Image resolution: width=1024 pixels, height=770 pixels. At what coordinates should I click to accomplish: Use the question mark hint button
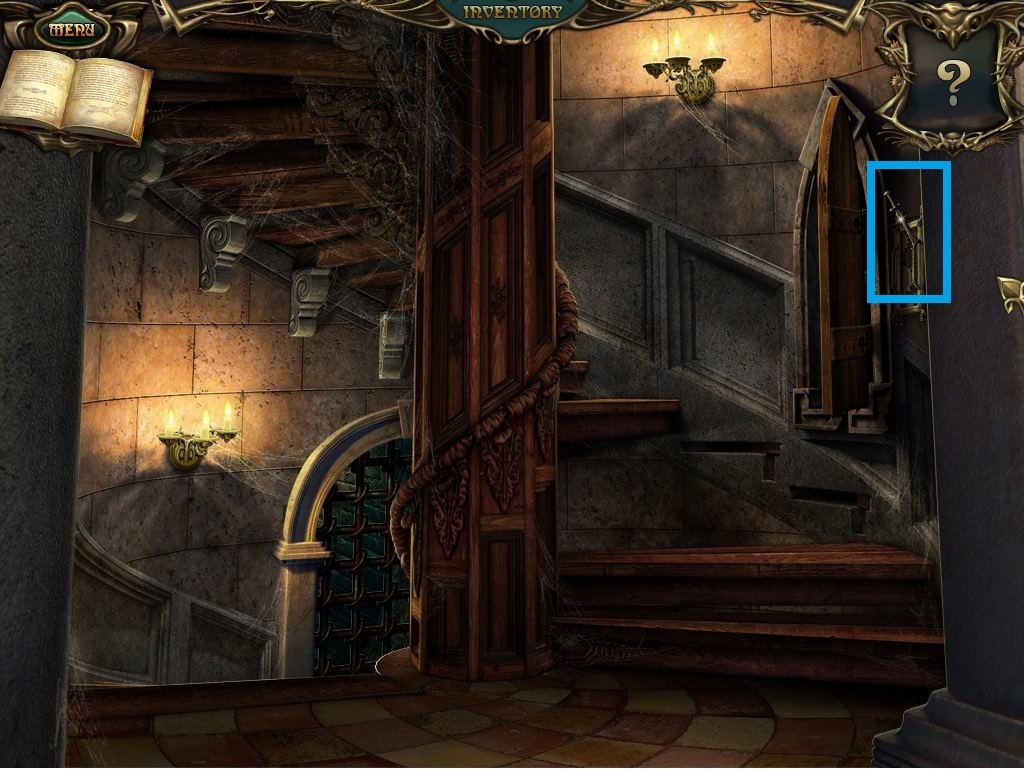coord(952,82)
